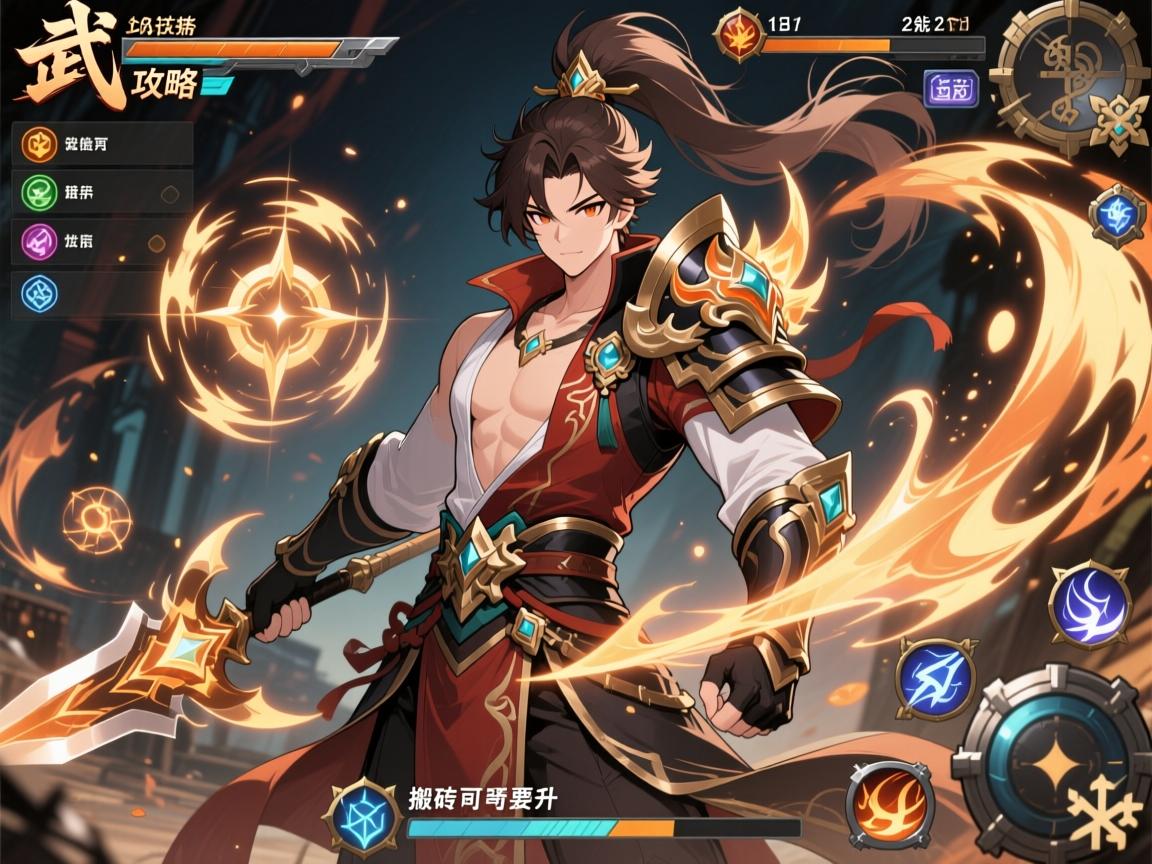Open the large gear-framed rune emblem
Image resolution: width=1152 pixels, height=864 pixels.
click(1074, 80)
